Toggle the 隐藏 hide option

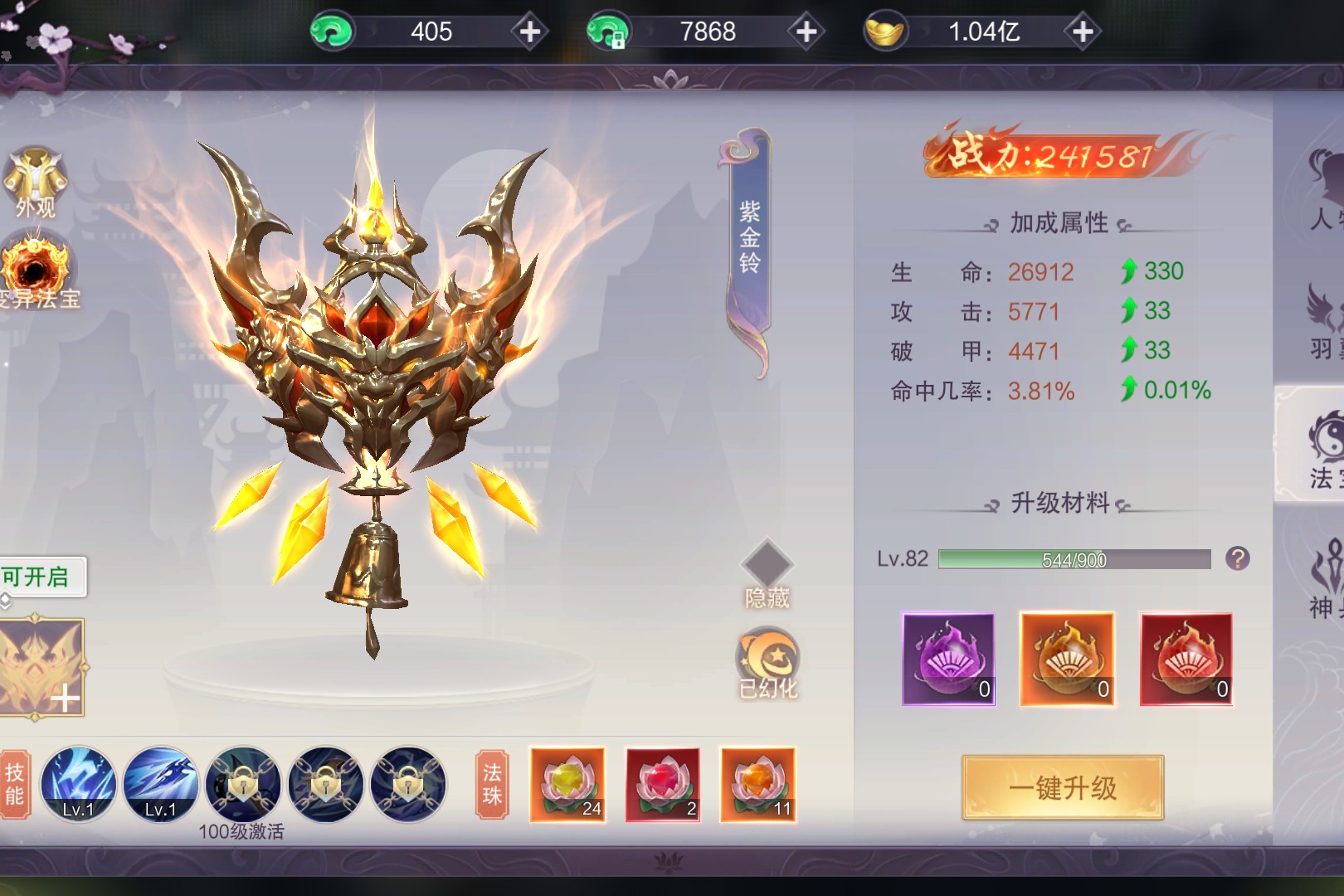(x=767, y=573)
